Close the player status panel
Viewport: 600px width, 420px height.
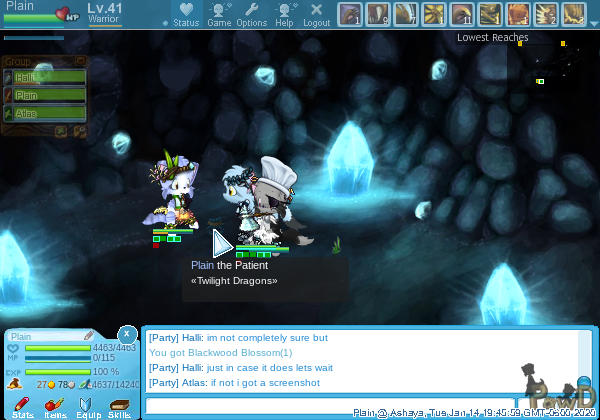click(127, 333)
